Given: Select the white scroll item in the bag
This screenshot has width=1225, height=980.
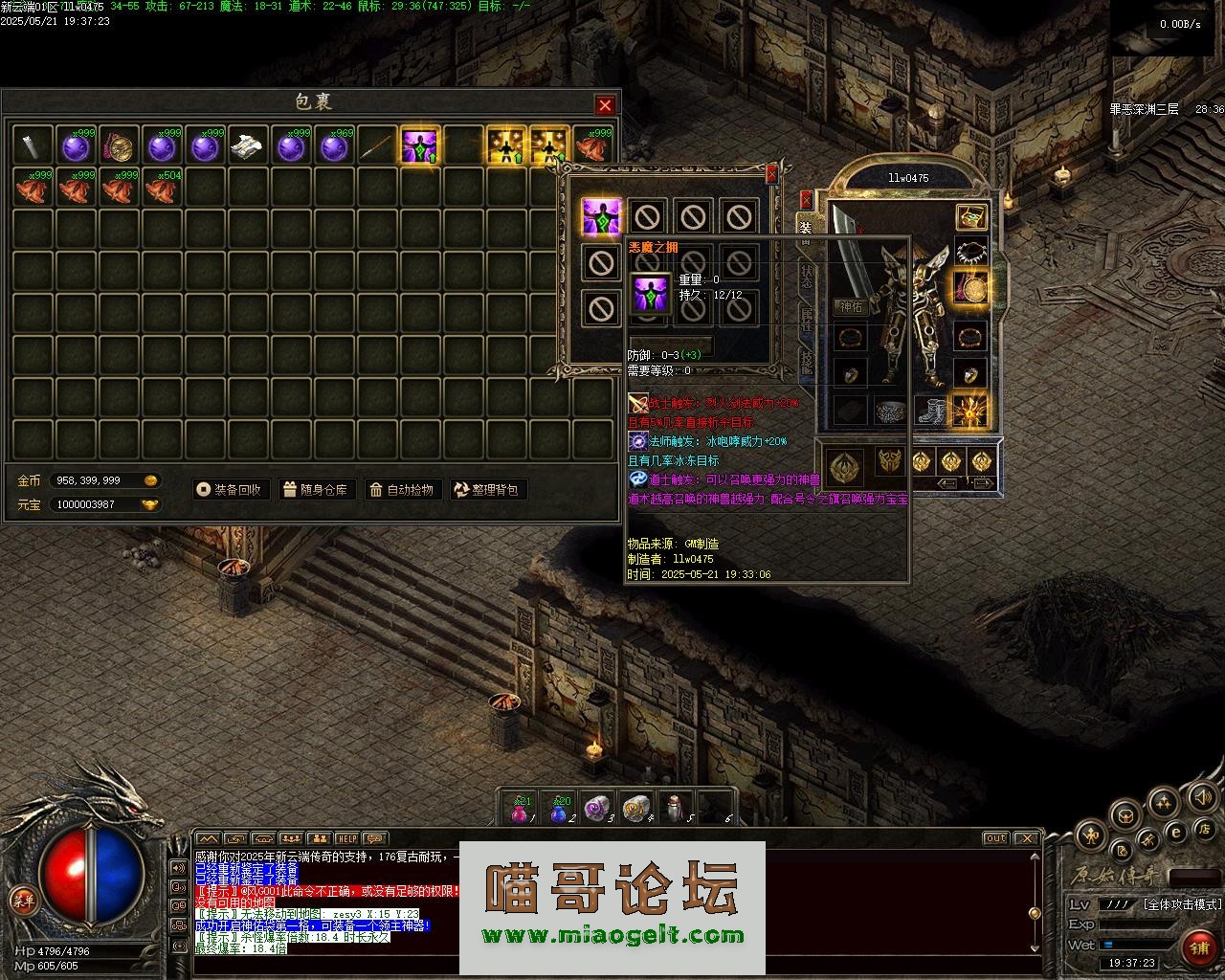Looking at the screenshot, I should tap(249, 145).
